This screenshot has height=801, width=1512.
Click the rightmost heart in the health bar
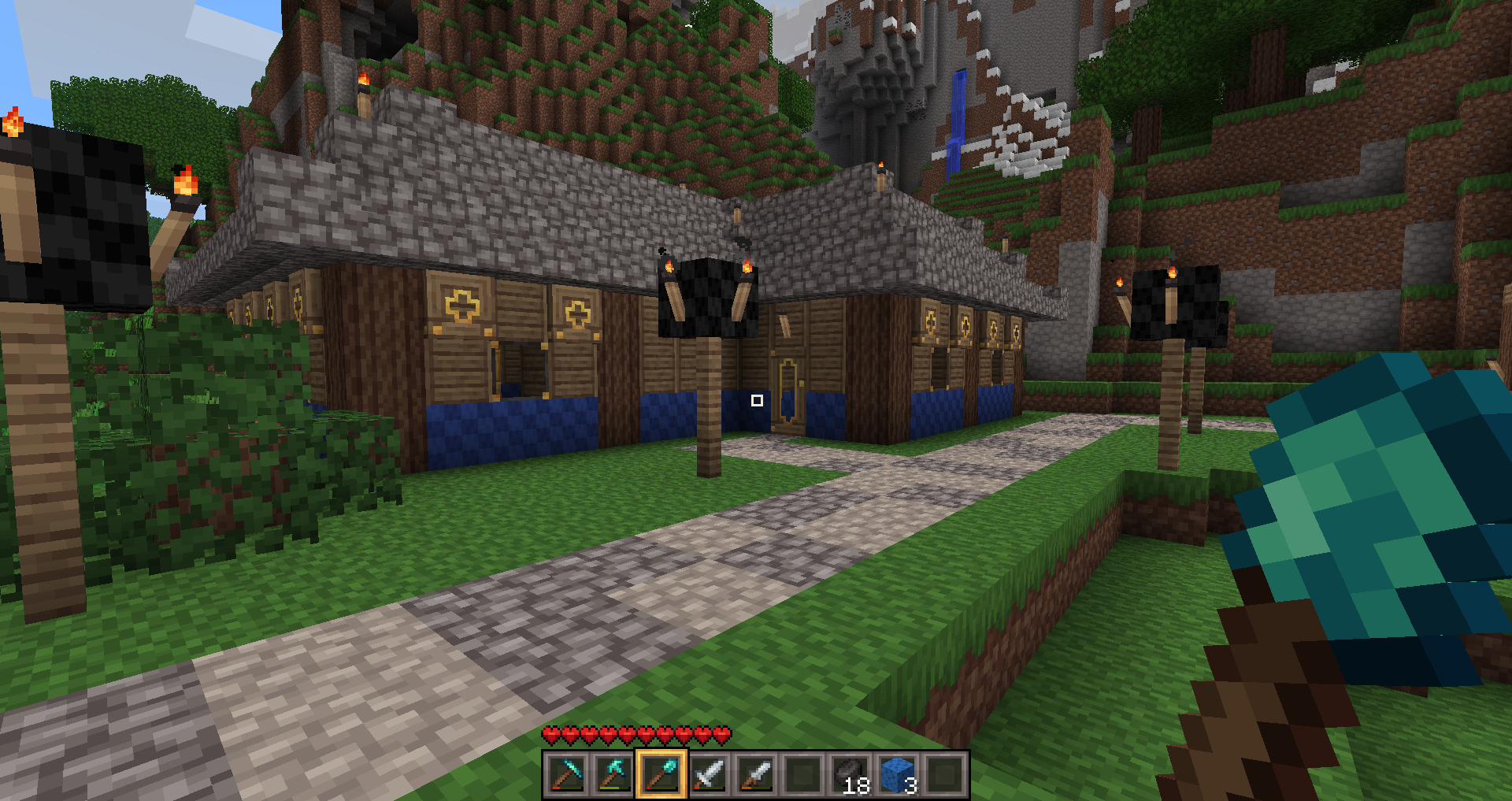click(724, 734)
